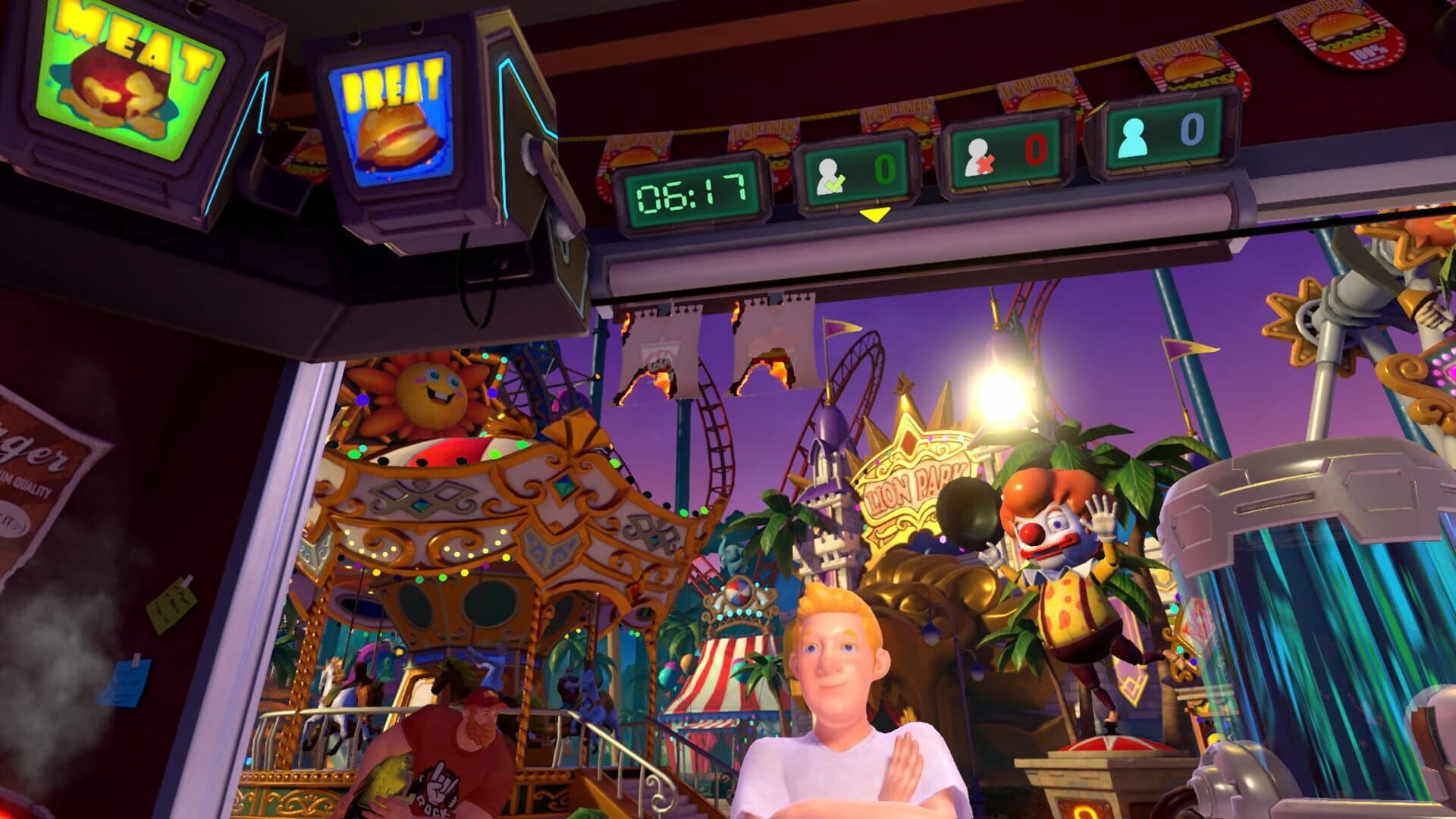
Task: Click the 06:17 timer display
Action: click(695, 192)
